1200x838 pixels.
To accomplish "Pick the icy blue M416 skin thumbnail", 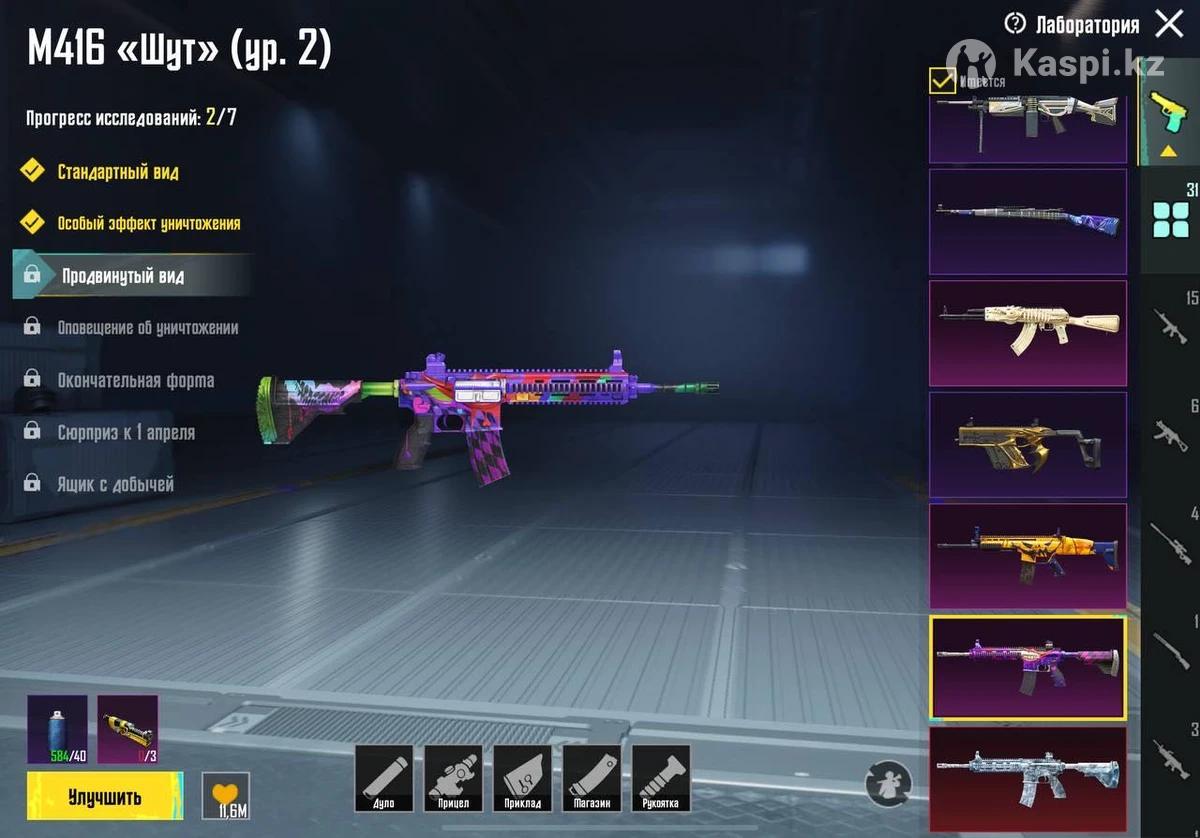I will pos(1028,780).
